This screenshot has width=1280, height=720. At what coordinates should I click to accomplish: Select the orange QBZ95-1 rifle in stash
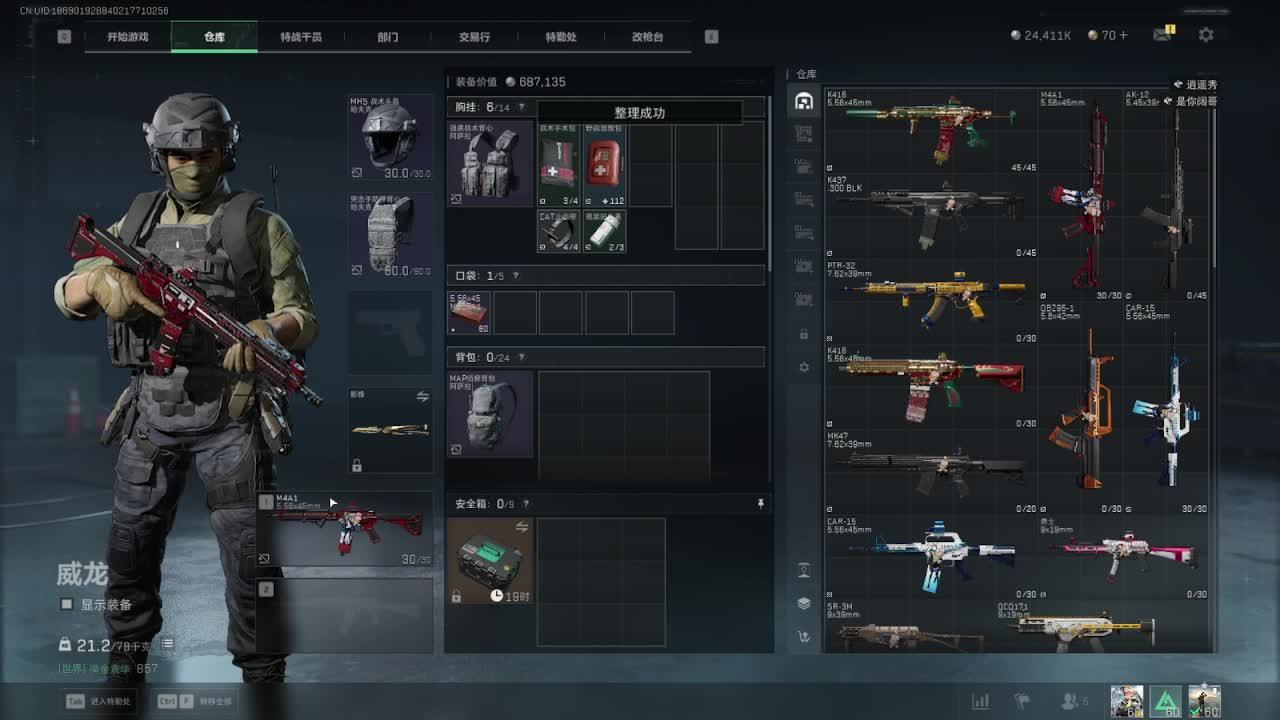[1080, 410]
